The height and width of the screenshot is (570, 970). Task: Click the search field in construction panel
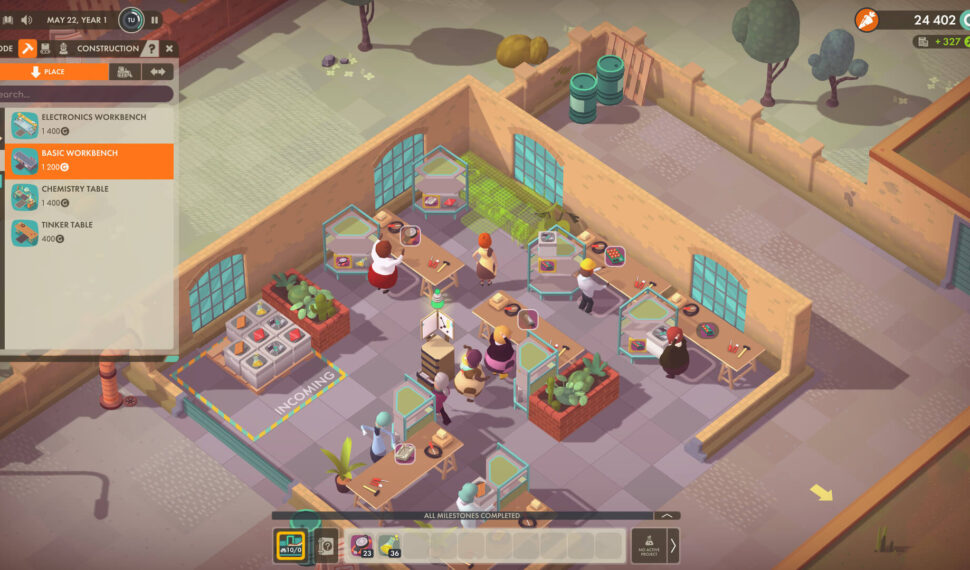pos(88,94)
